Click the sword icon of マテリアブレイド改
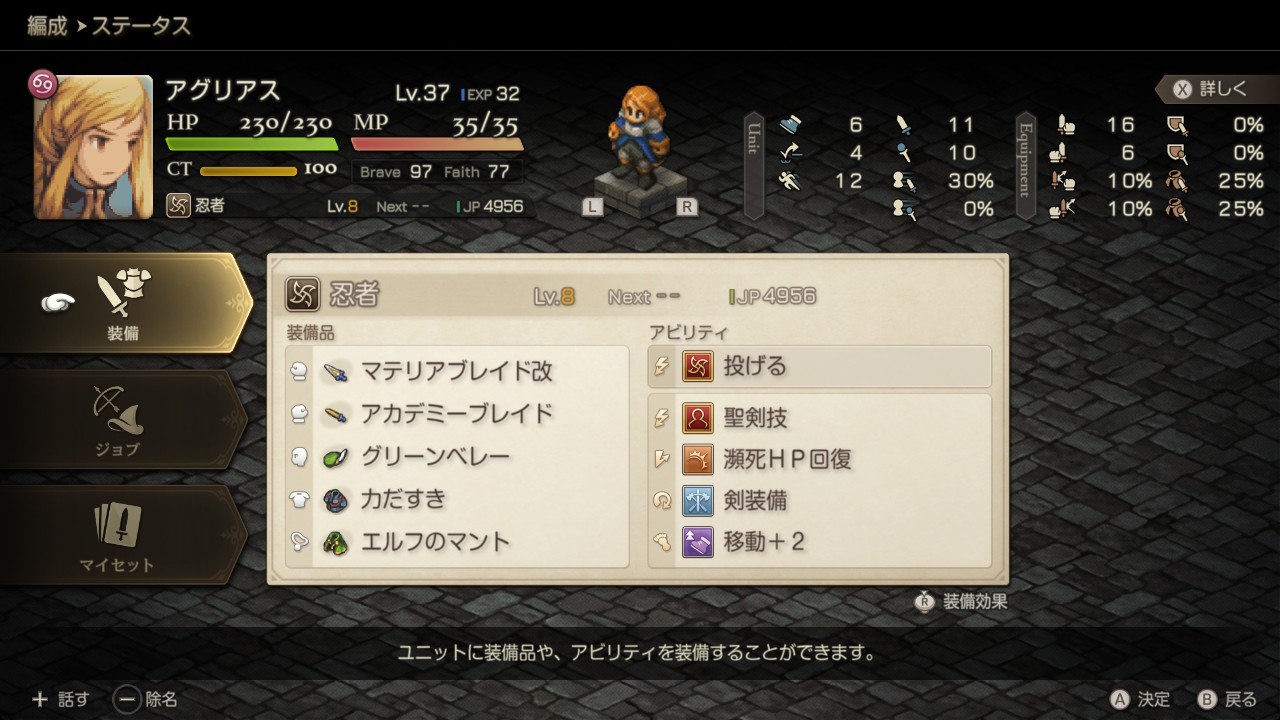The image size is (1280, 720). [x=336, y=370]
